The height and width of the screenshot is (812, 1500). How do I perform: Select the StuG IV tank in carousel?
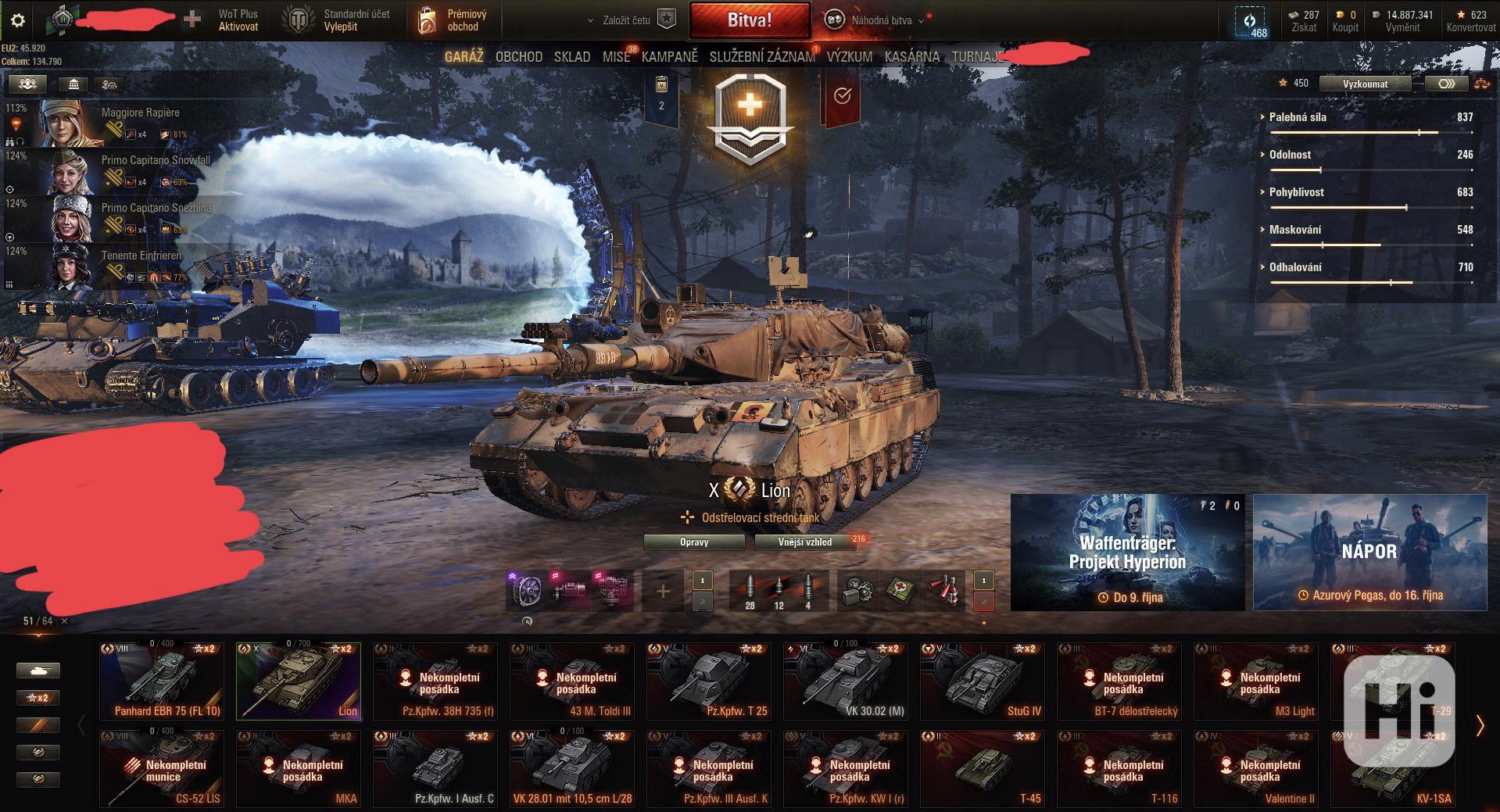(x=983, y=681)
